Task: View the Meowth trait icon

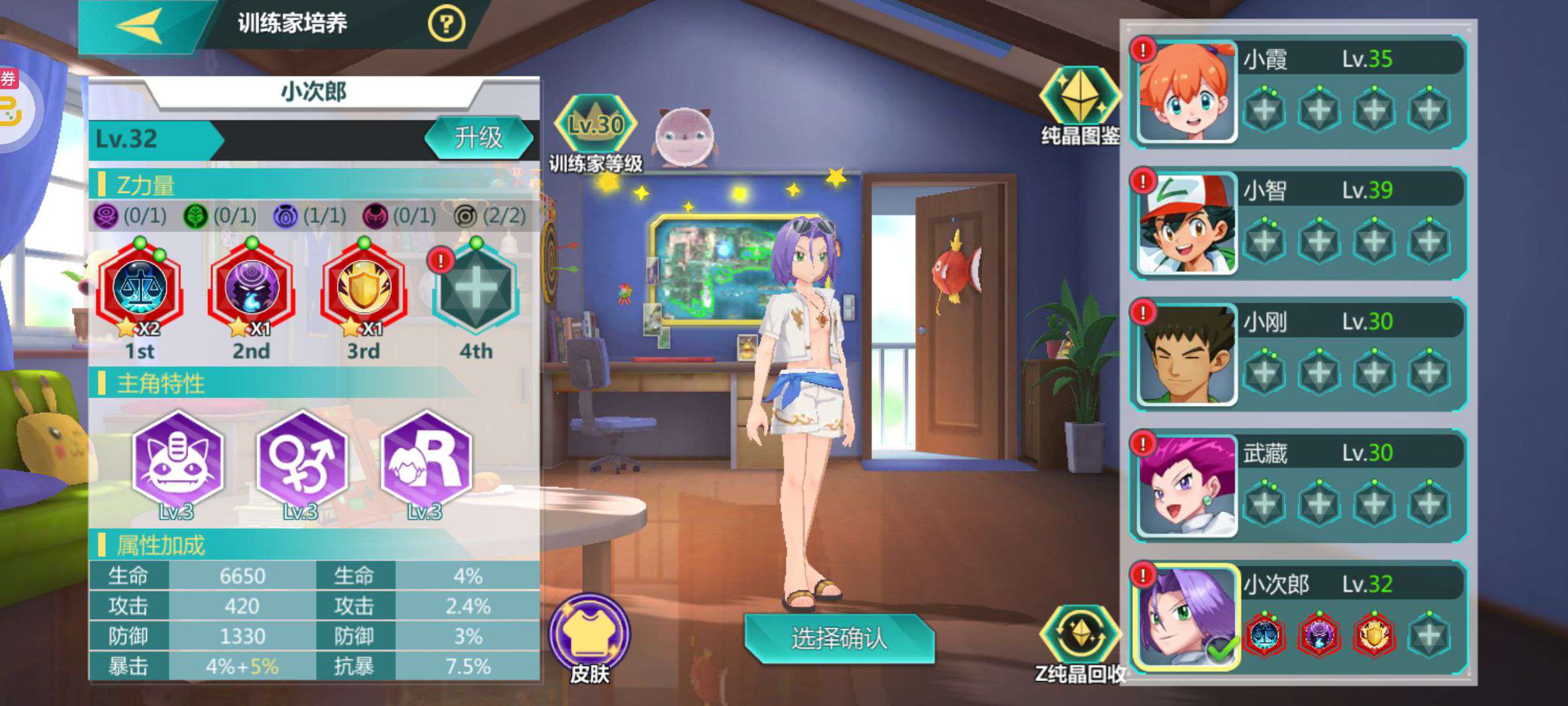Action: (177, 460)
